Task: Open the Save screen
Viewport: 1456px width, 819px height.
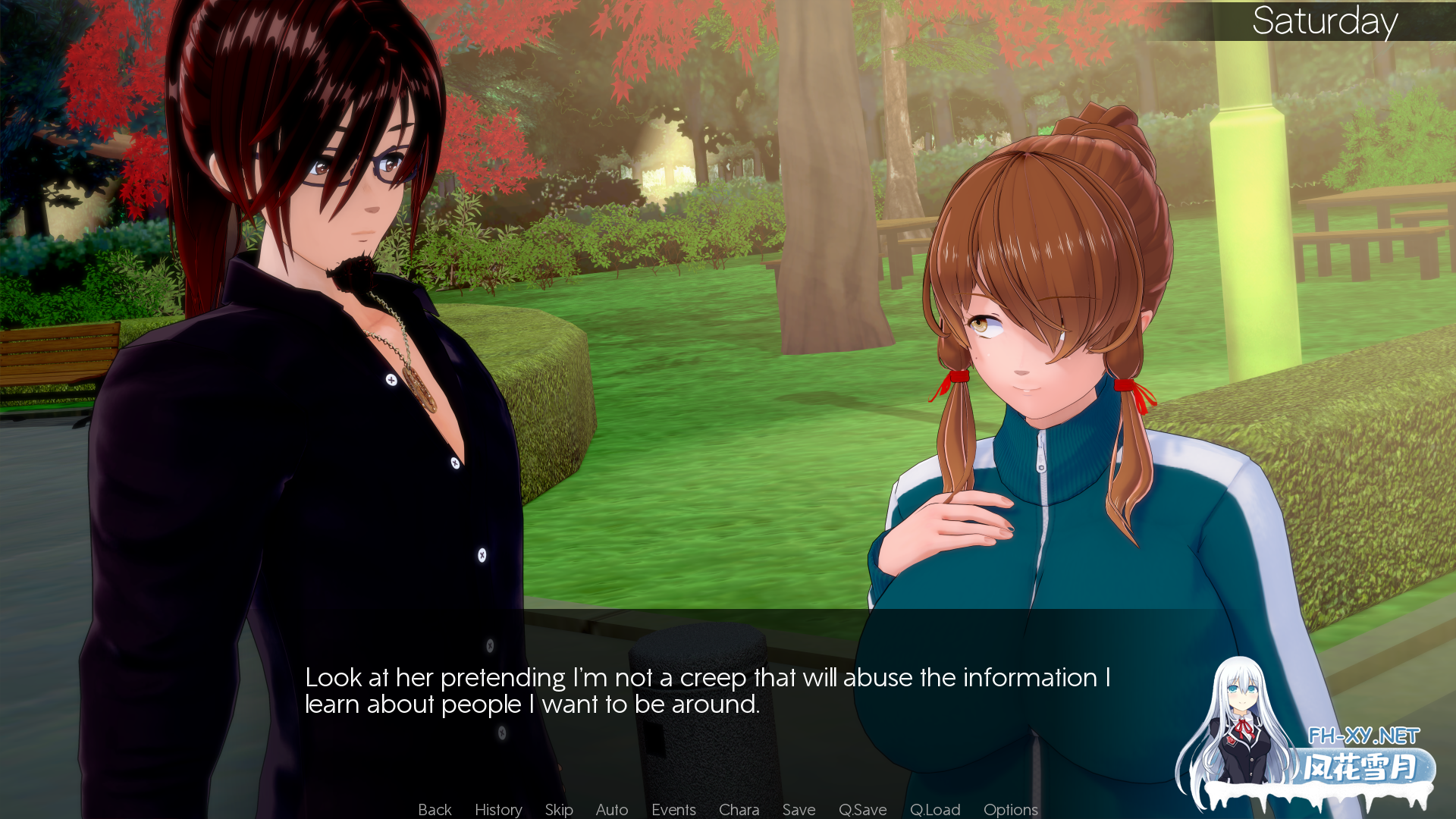Action: [x=798, y=809]
